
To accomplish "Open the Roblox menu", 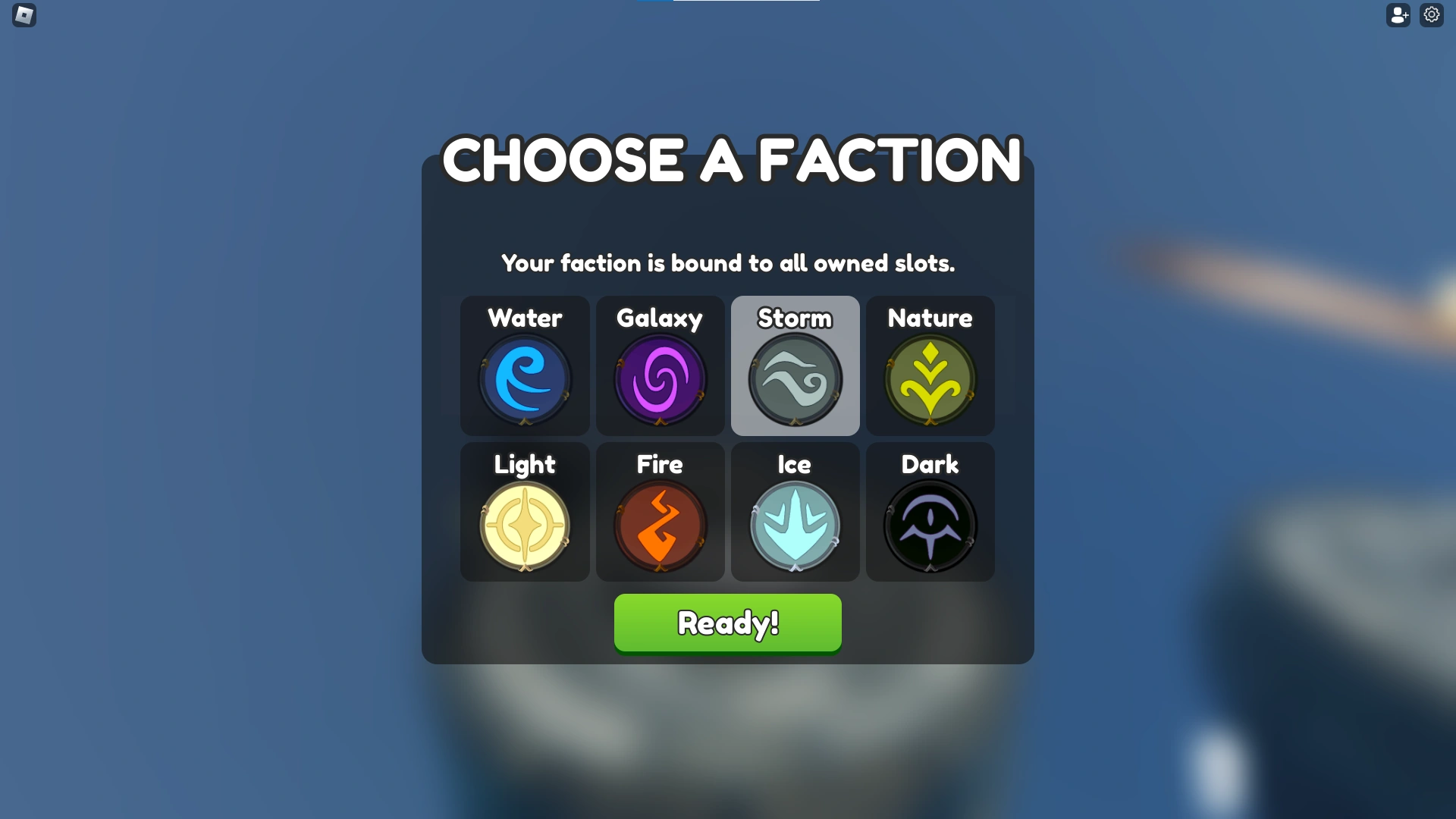I will pyautogui.click(x=24, y=14).
